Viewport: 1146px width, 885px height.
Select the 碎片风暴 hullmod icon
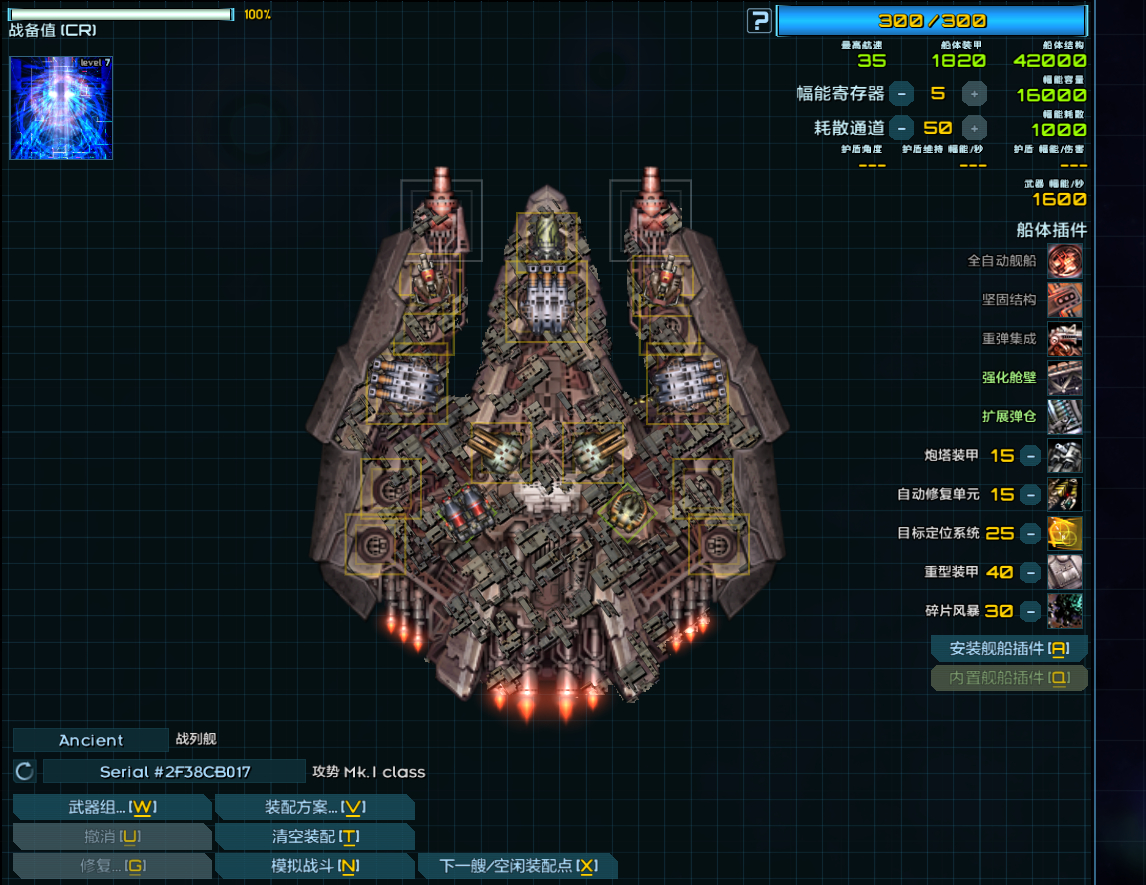click(1064, 611)
